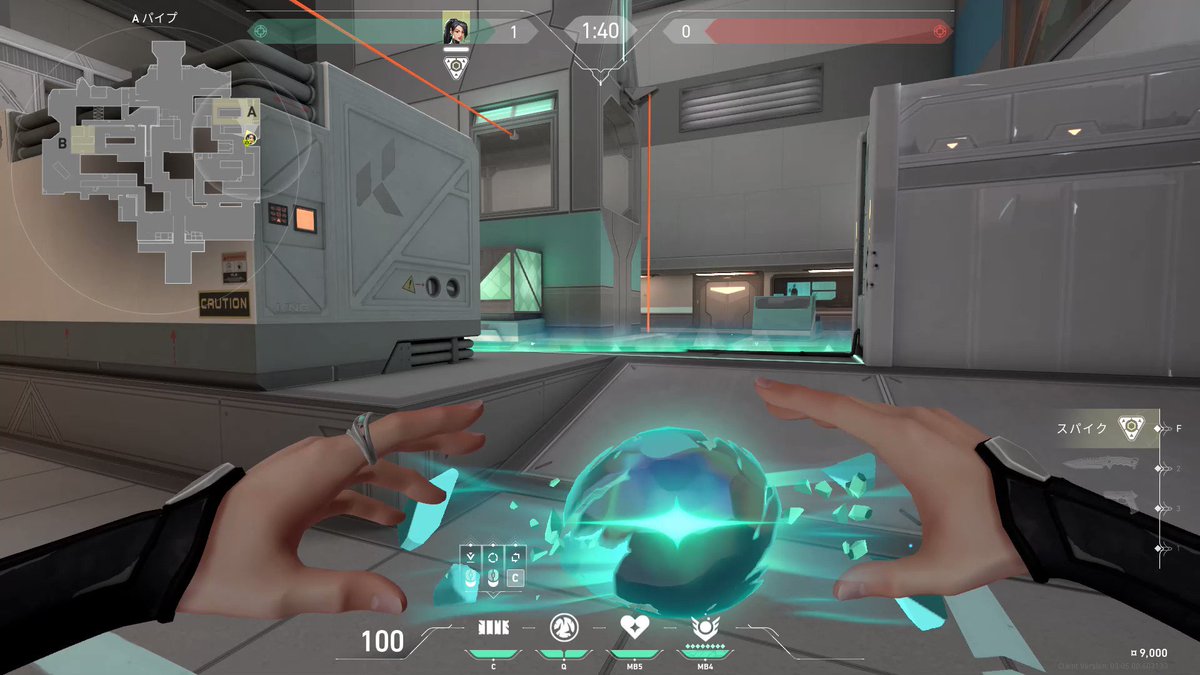Switch to the pistol sidearm slot
This screenshot has width=1200, height=675.
[x=1118, y=505]
